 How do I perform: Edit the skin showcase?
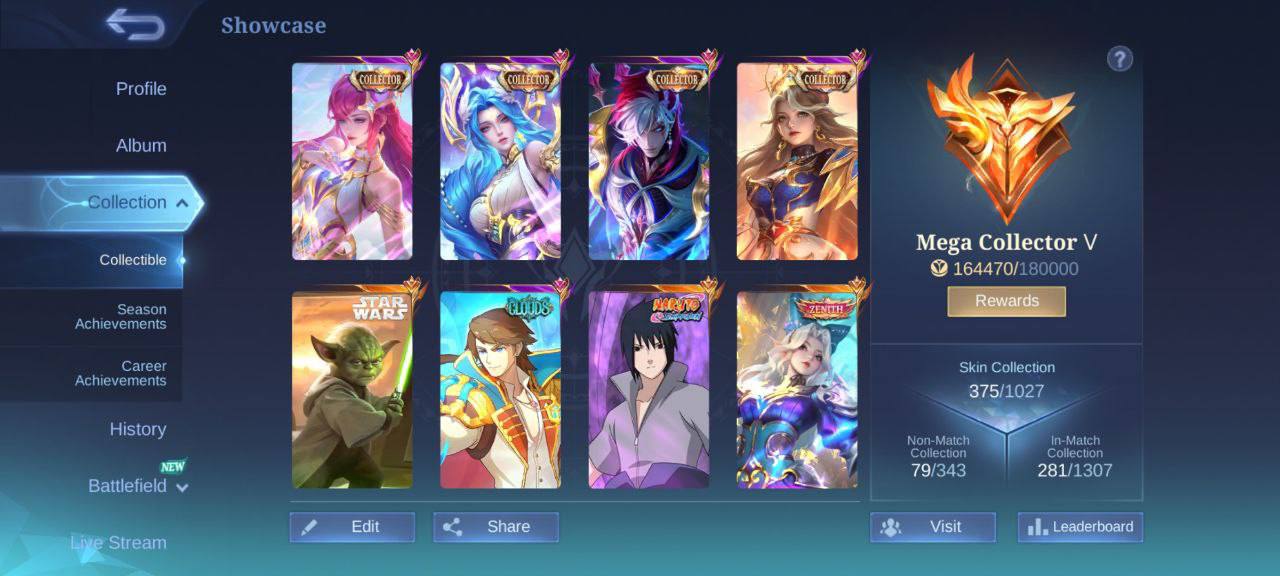pyautogui.click(x=352, y=527)
